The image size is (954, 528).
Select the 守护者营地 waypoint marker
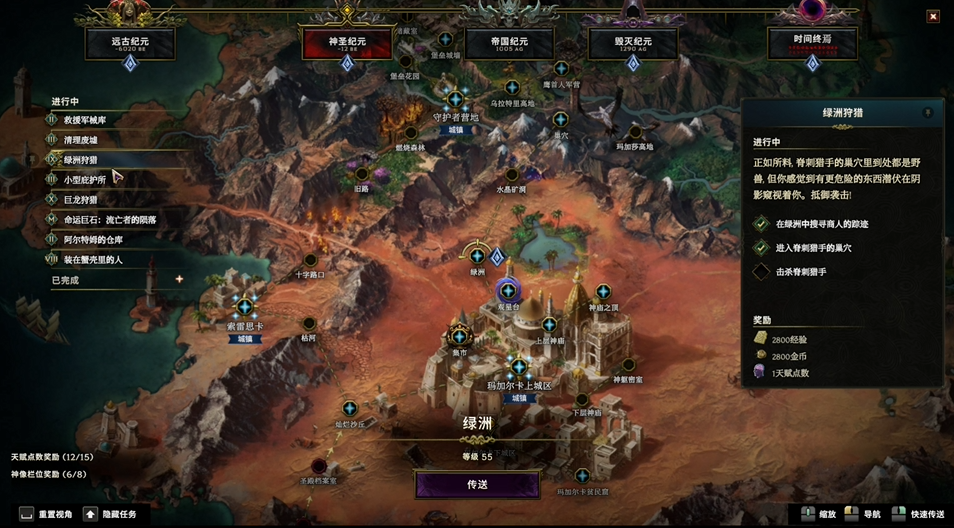456,99
